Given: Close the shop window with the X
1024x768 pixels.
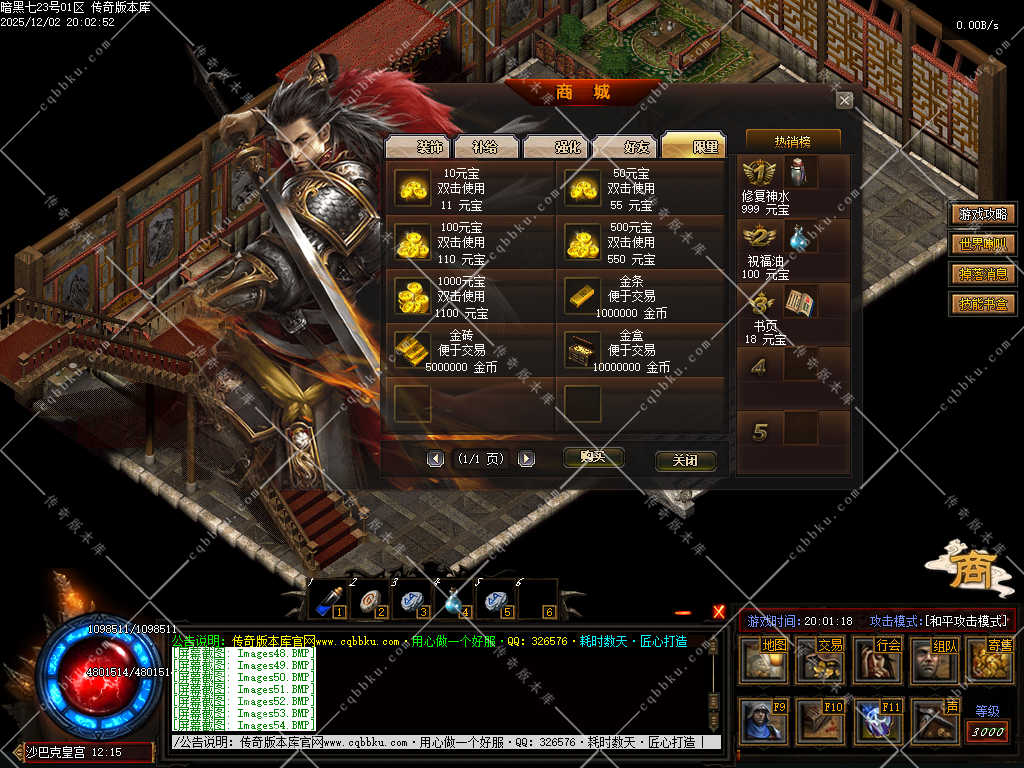Looking at the screenshot, I should (x=845, y=100).
